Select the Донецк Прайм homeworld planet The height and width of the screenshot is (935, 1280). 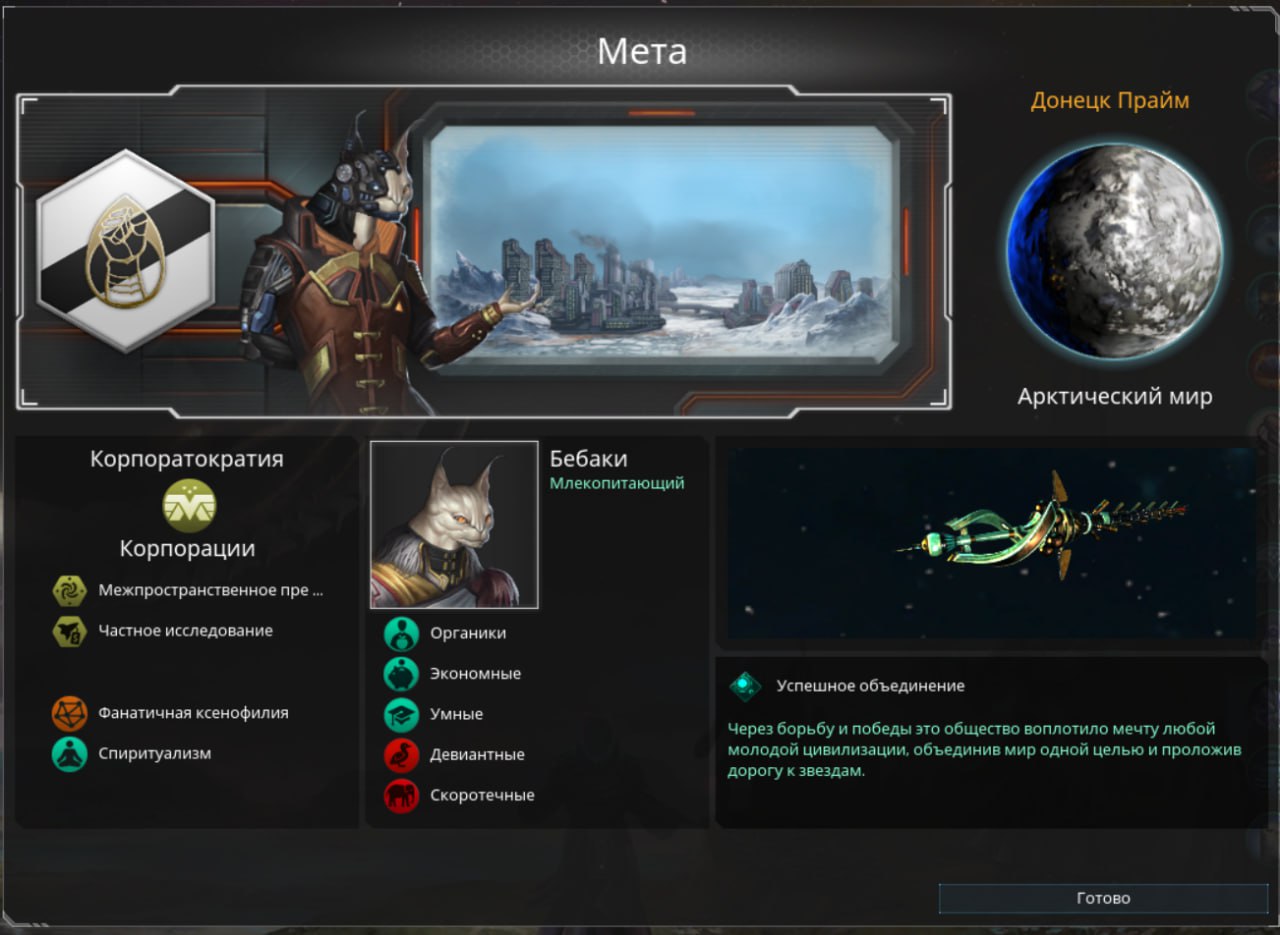click(x=1114, y=251)
